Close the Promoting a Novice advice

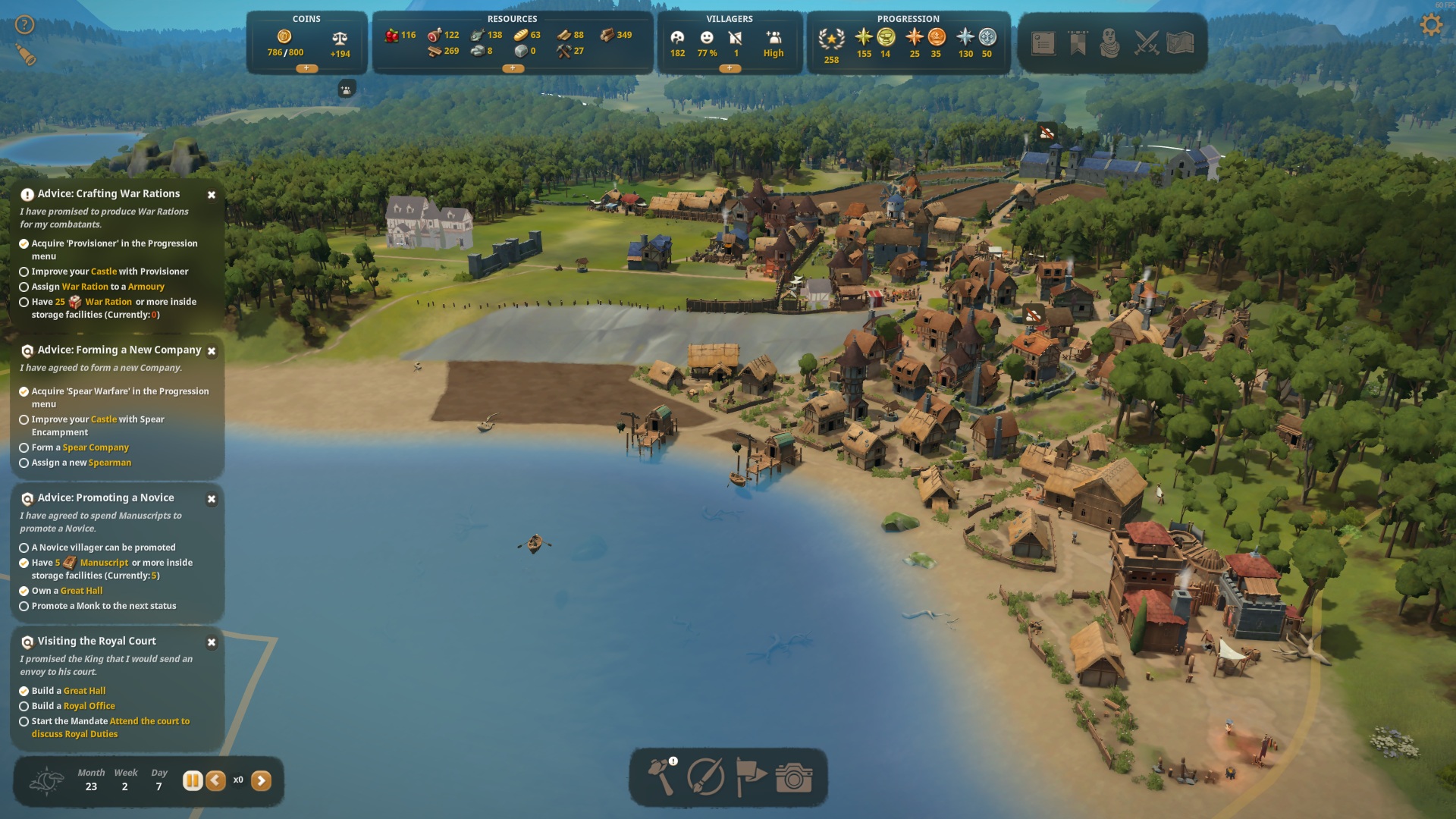click(x=212, y=499)
